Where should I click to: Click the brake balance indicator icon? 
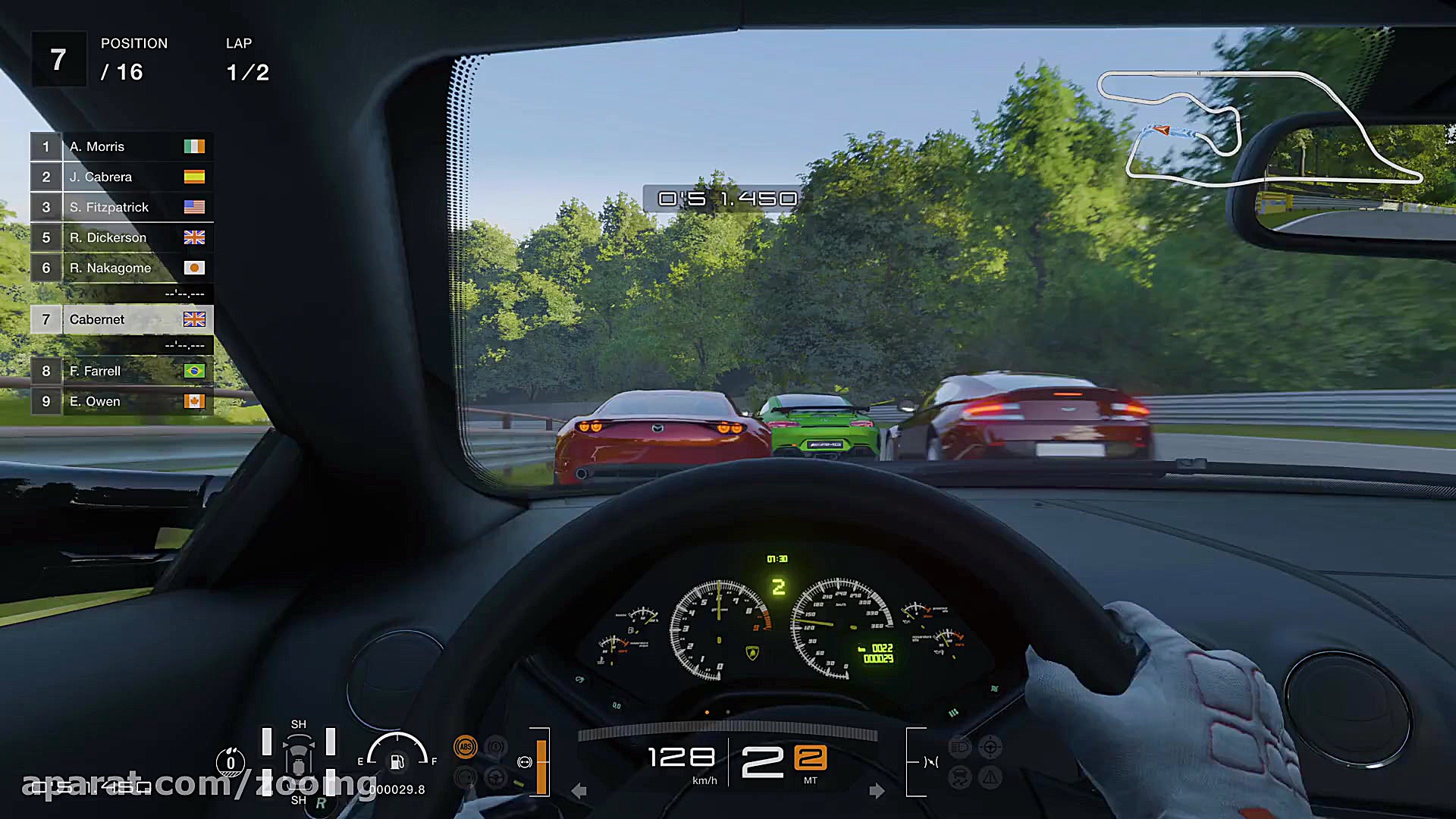[524, 762]
